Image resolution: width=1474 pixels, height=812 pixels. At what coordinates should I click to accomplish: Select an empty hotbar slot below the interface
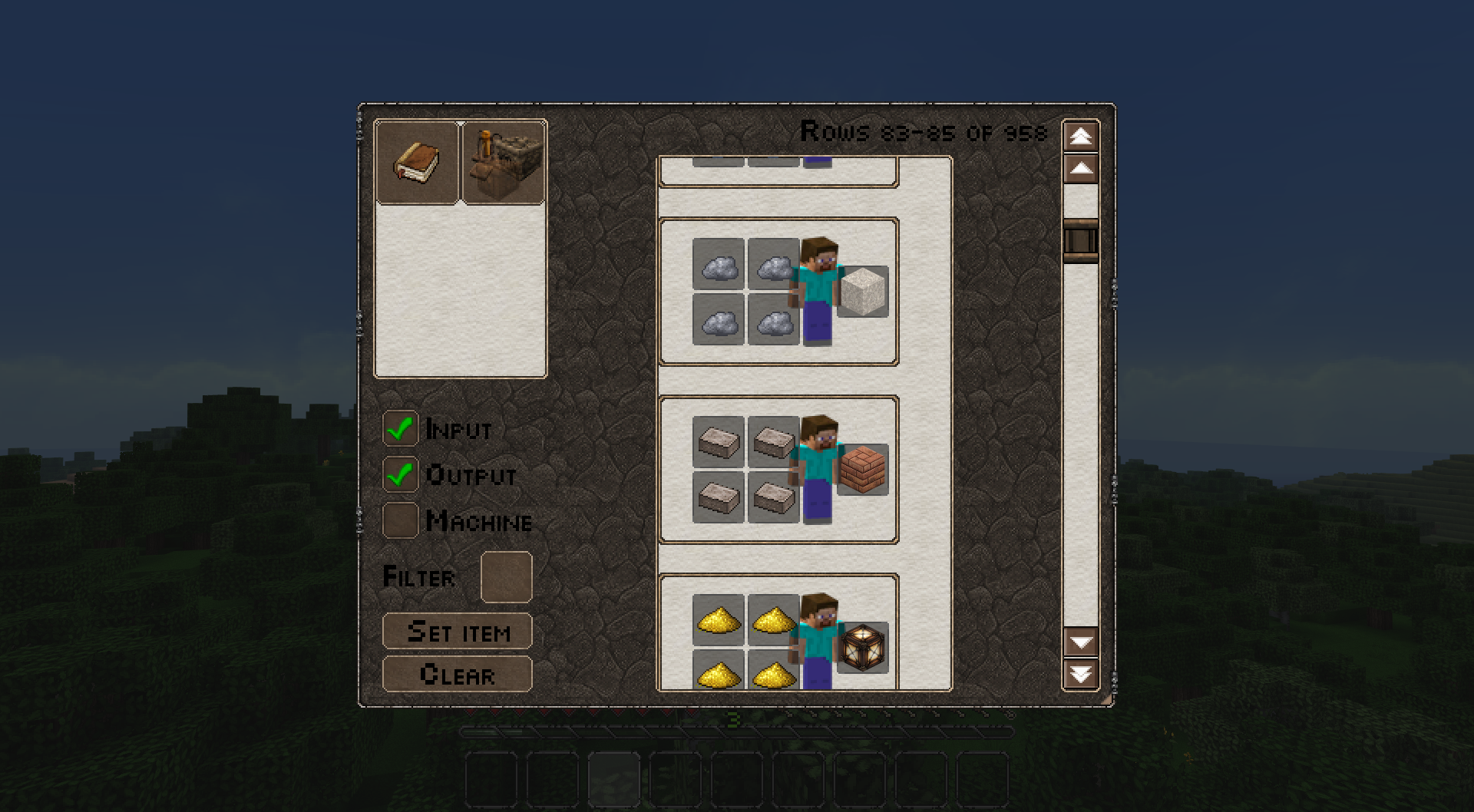[x=491, y=779]
